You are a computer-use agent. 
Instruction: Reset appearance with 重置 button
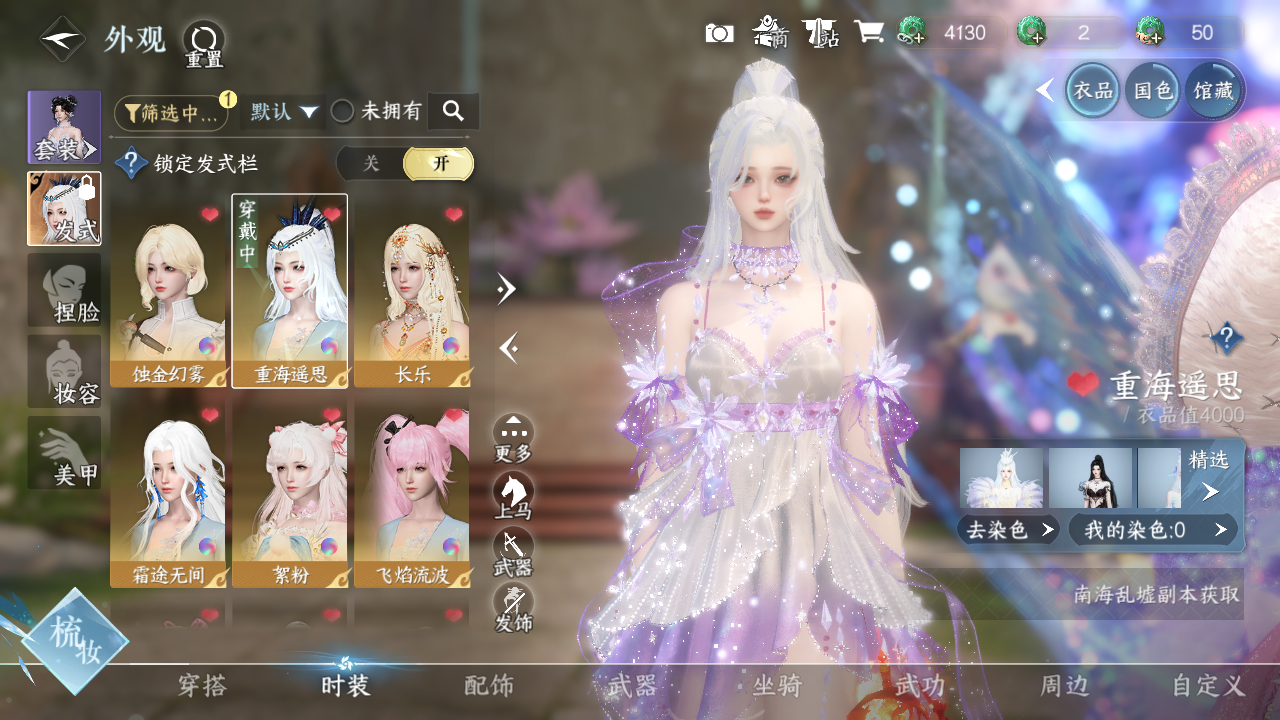coord(203,44)
